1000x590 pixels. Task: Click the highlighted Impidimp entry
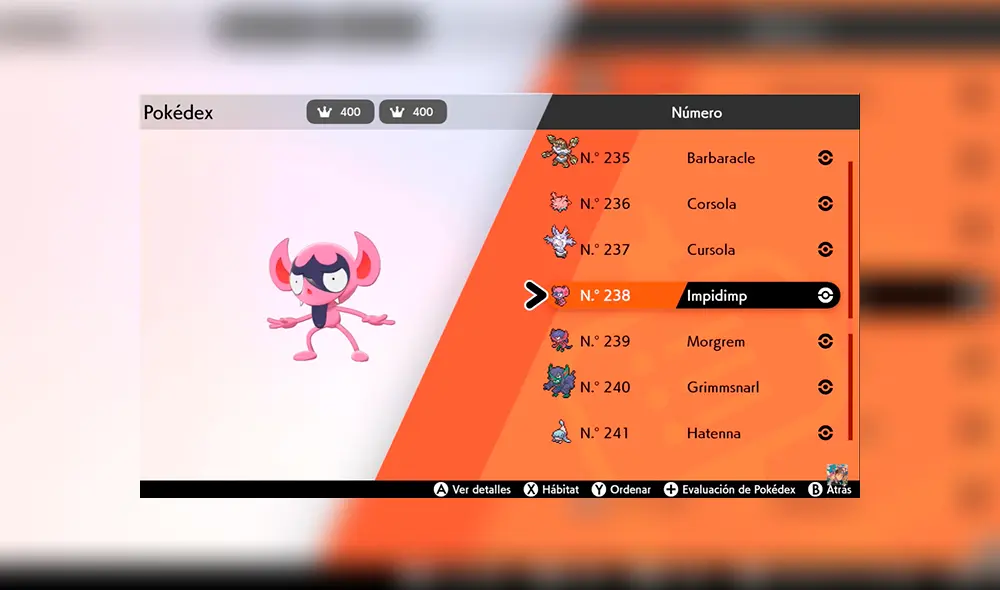718,296
